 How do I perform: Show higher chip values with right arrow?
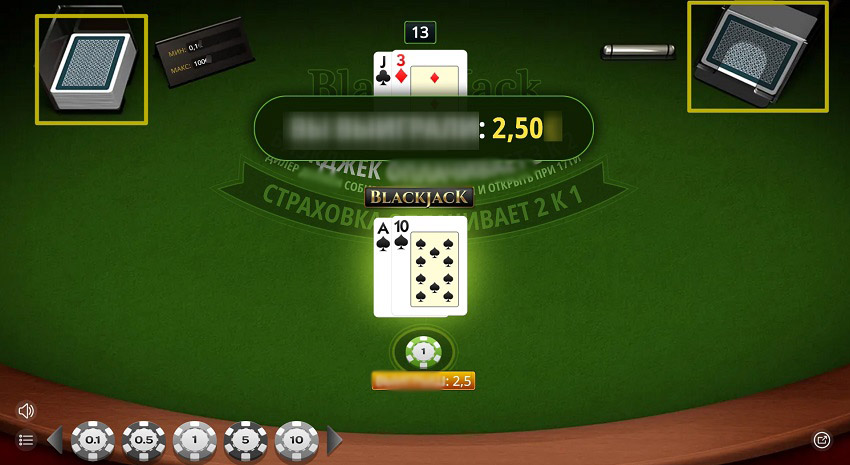(335, 440)
